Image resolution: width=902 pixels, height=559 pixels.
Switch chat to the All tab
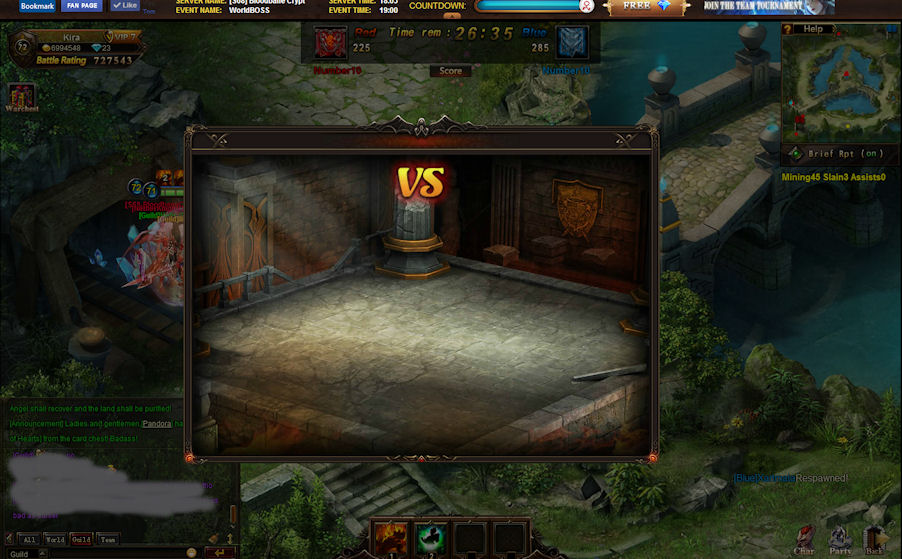pyautogui.click(x=29, y=539)
